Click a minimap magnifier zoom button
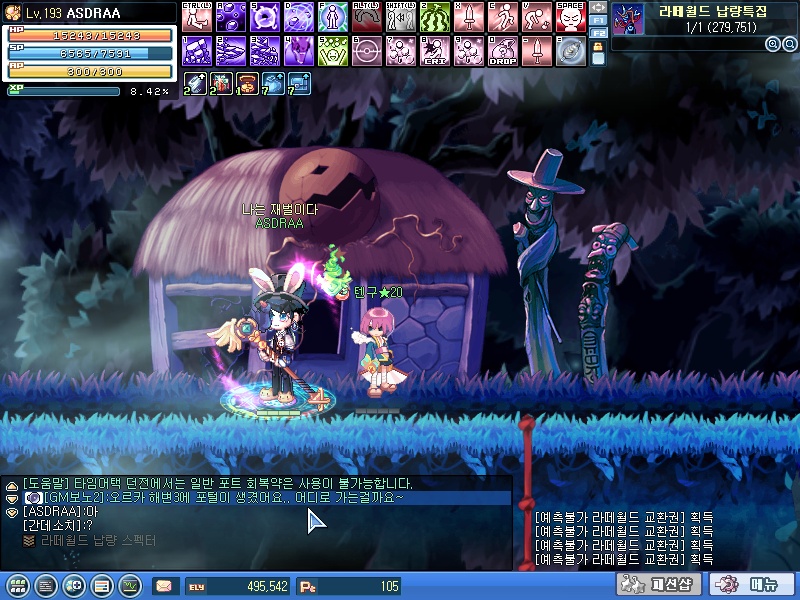The width and height of the screenshot is (800, 600). [773, 44]
